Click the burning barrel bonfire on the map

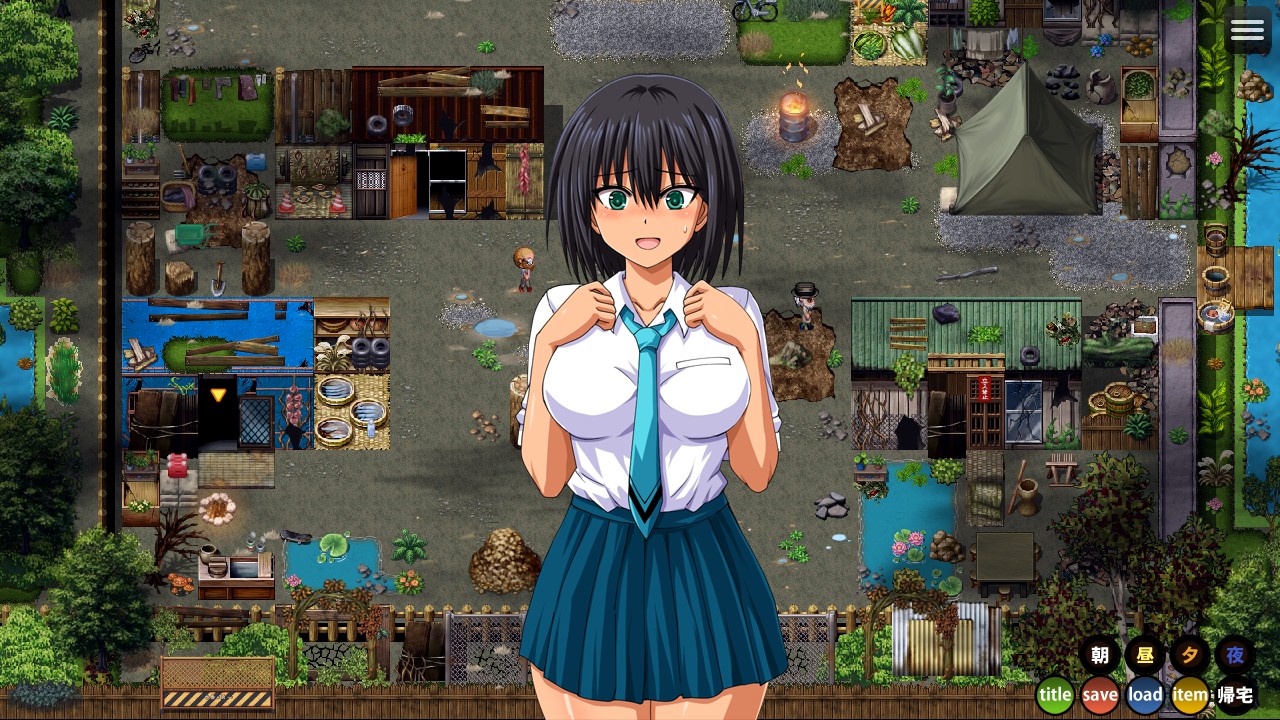(793, 115)
